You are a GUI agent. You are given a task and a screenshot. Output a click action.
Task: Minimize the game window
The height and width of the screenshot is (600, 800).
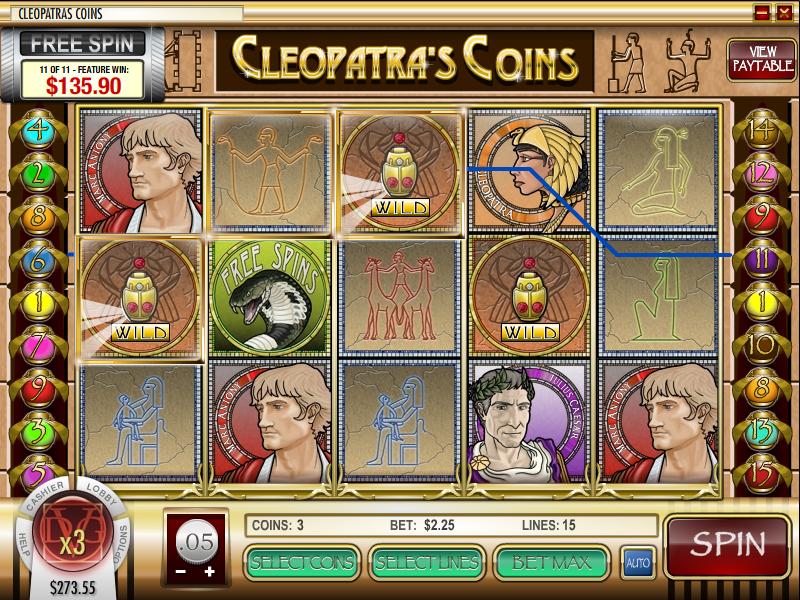click(762, 12)
